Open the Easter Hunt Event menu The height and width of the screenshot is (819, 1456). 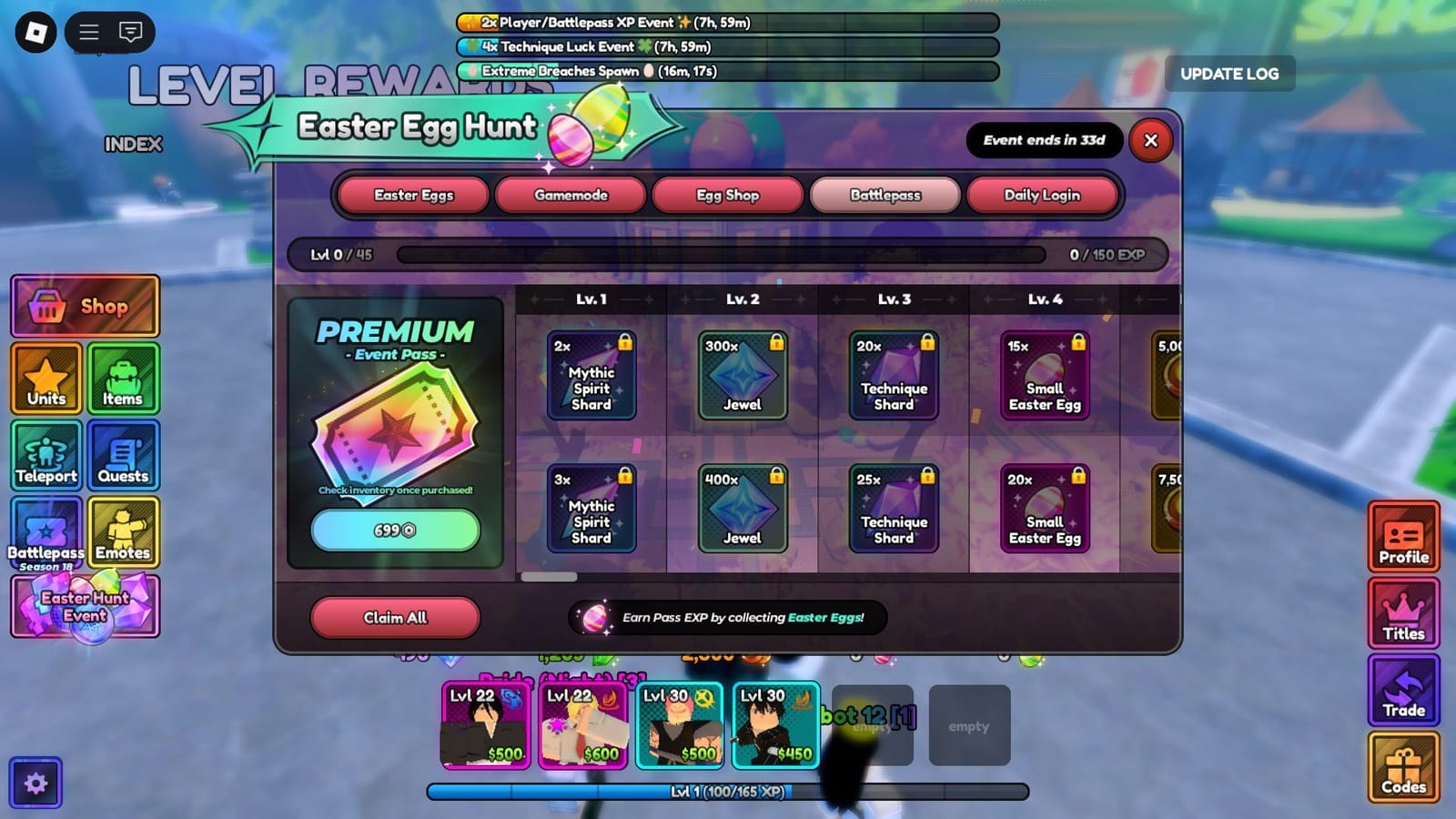(x=85, y=605)
